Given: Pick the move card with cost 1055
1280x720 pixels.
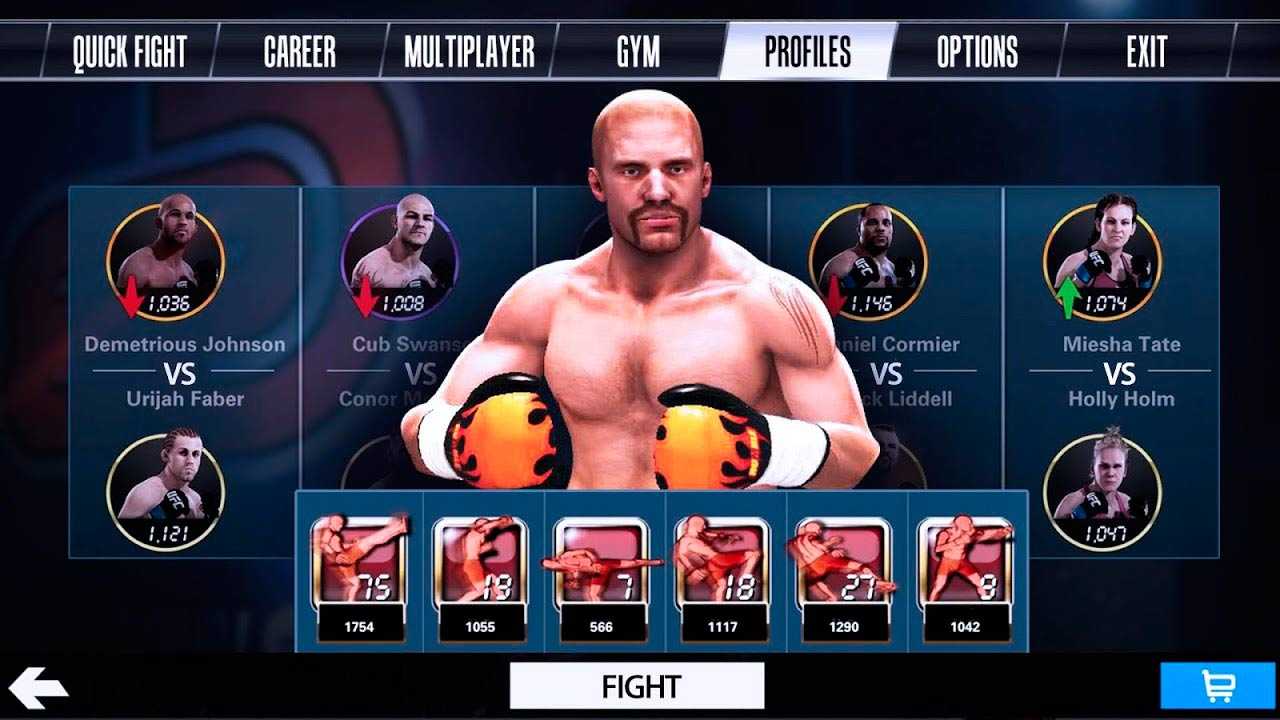Looking at the screenshot, I should [479, 577].
